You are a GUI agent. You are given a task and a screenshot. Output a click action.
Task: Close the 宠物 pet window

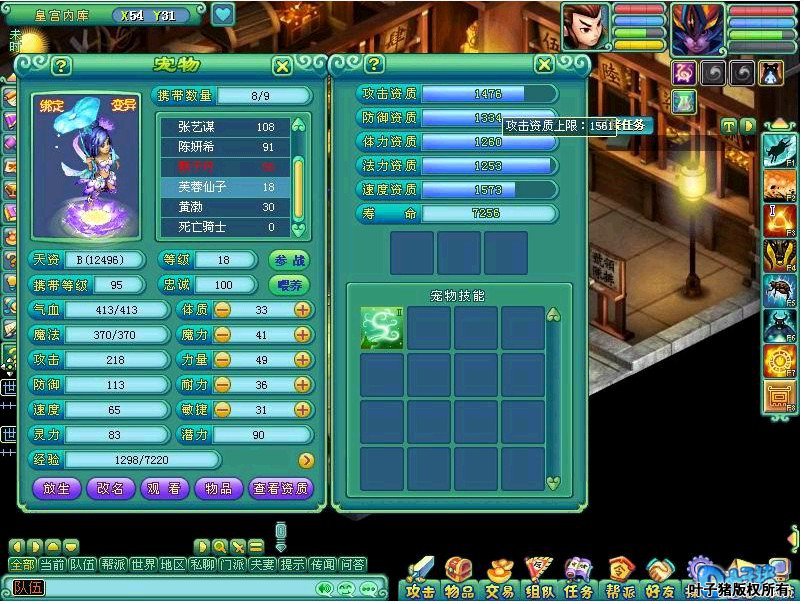tap(282, 66)
